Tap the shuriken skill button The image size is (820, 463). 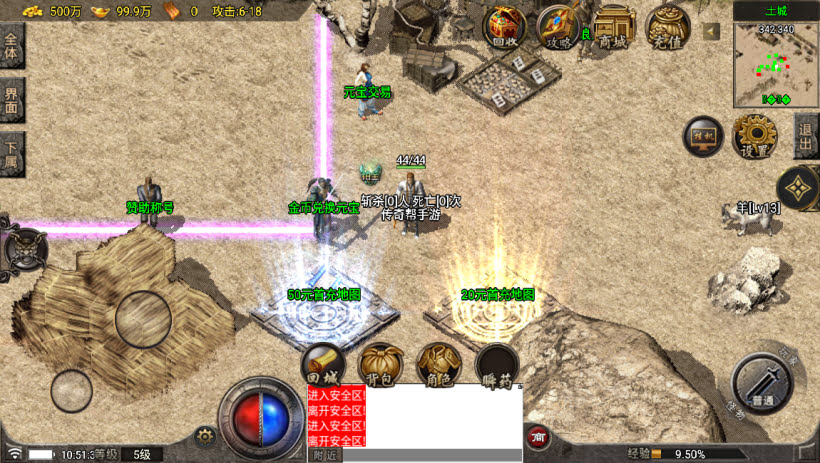click(x=798, y=186)
